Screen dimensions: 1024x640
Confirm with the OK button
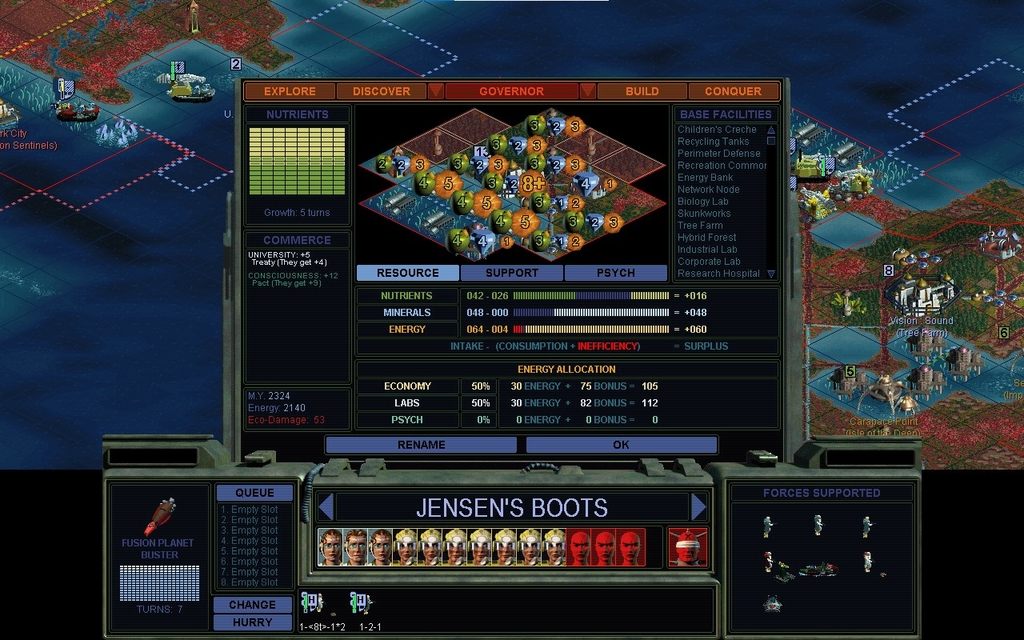click(621, 445)
